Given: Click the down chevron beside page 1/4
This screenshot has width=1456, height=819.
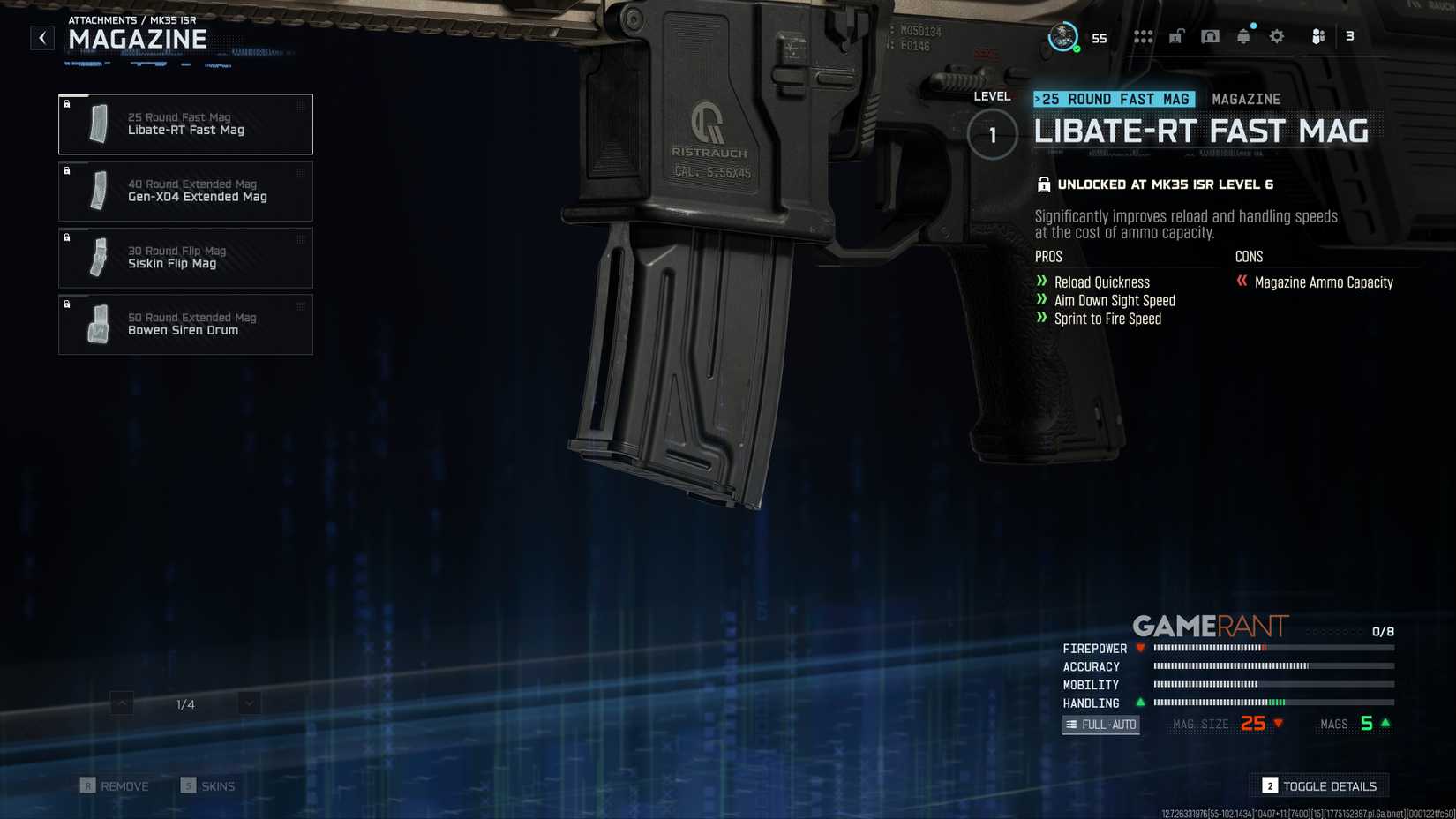Looking at the screenshot, I should tap(248, 703).
